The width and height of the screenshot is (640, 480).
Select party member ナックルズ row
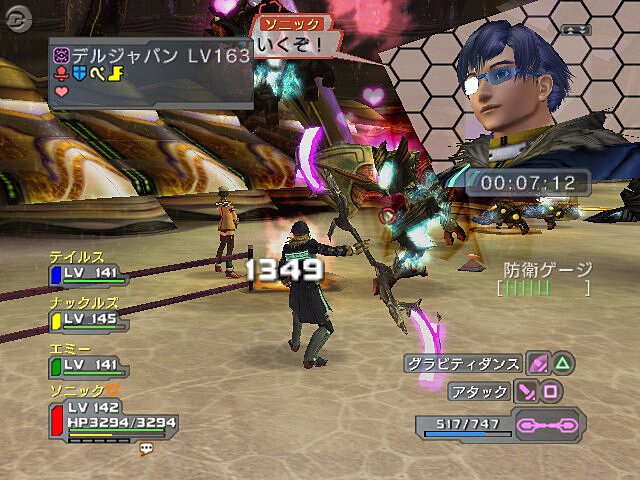tap(84, 312)
